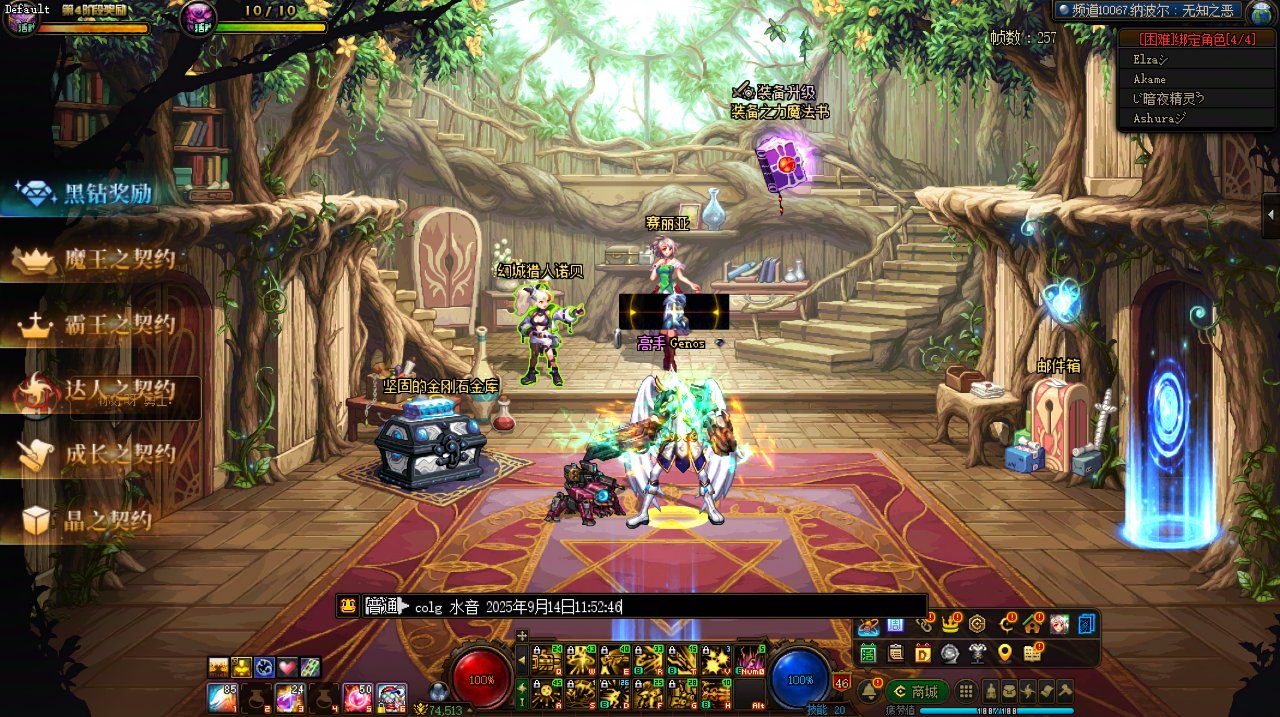Open the 商城 shop button
Screen dimensions: 1280x717
pyautogui.click(x=916, y=691)
